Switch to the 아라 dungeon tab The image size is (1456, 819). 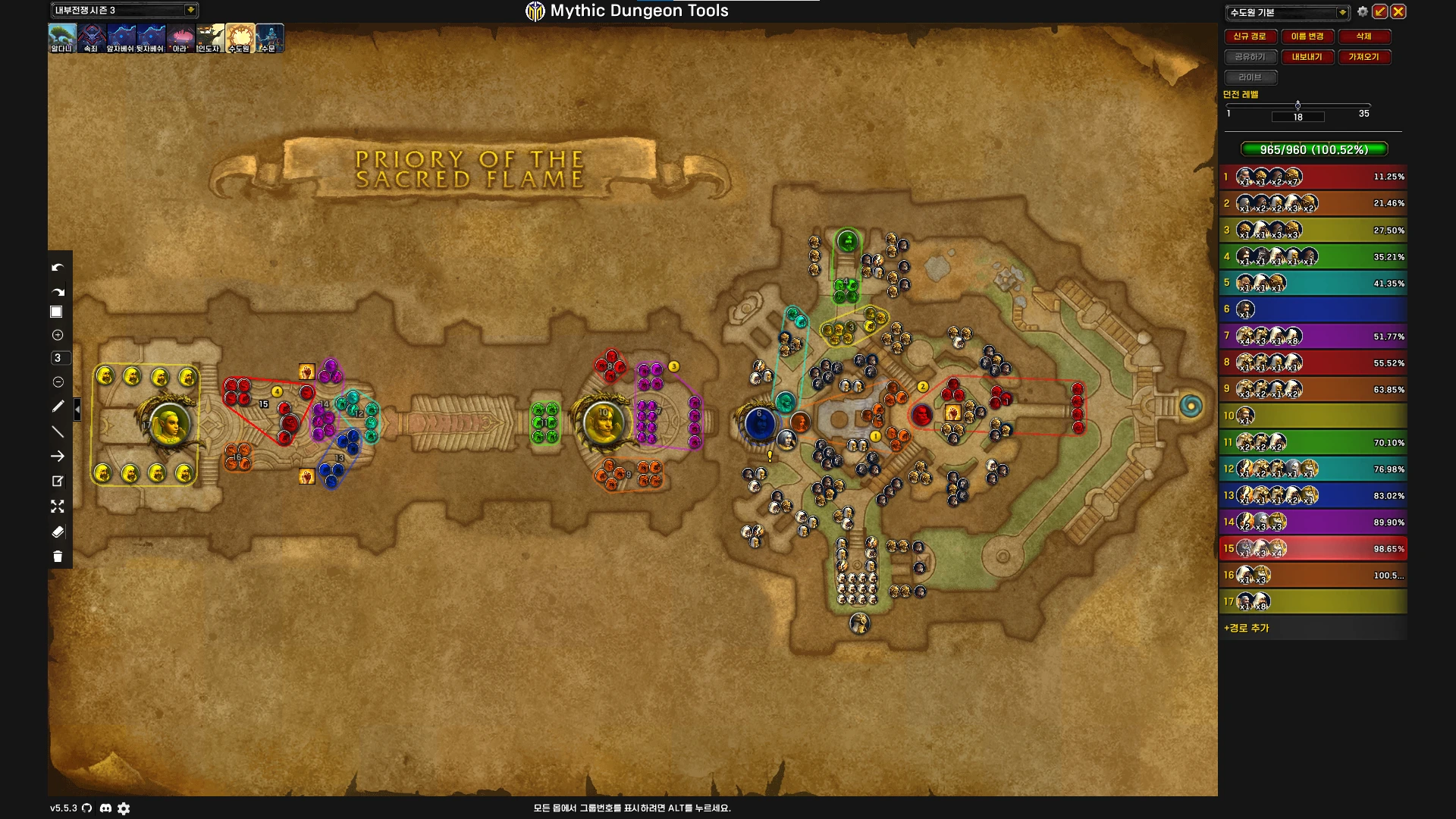click(180, 38)
